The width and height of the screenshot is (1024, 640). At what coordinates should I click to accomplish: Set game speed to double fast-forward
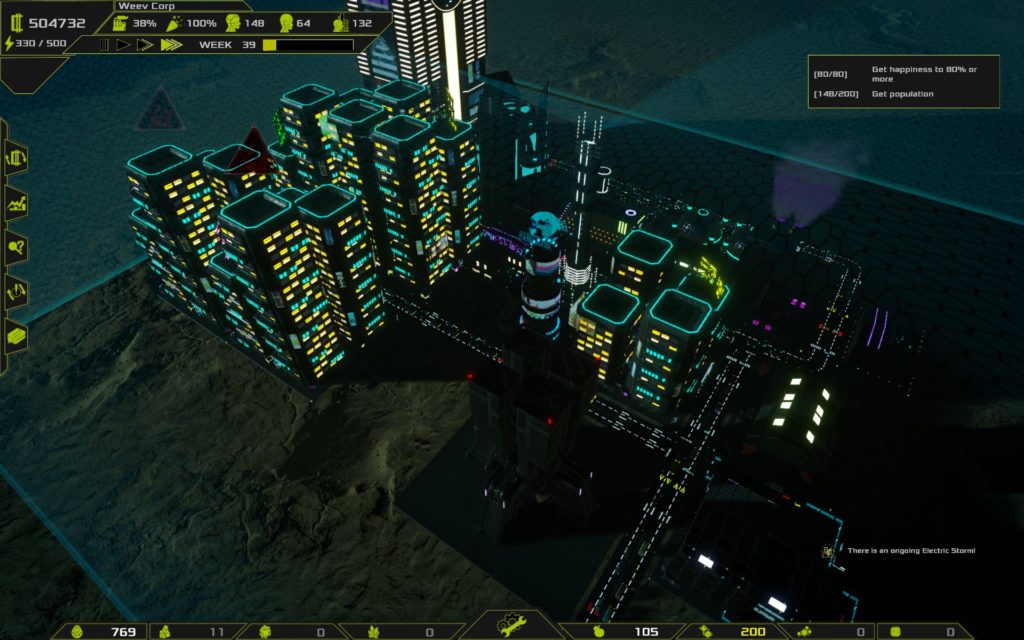click(x=145, y=45)
